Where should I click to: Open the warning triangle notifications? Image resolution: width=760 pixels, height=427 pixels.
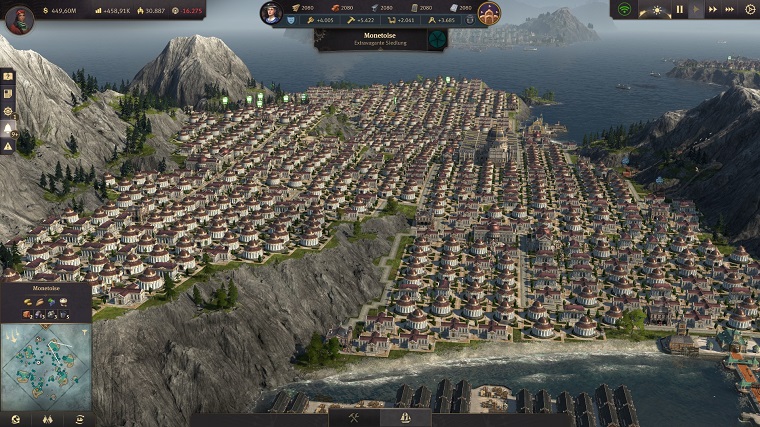click(8, 145)
